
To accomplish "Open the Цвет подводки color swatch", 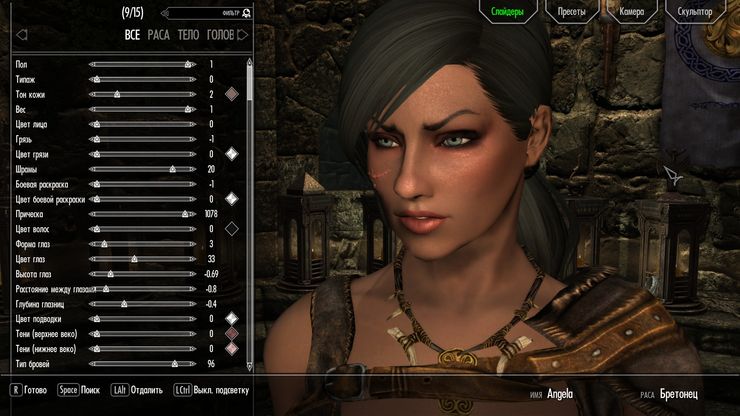I will coord(231,319).
